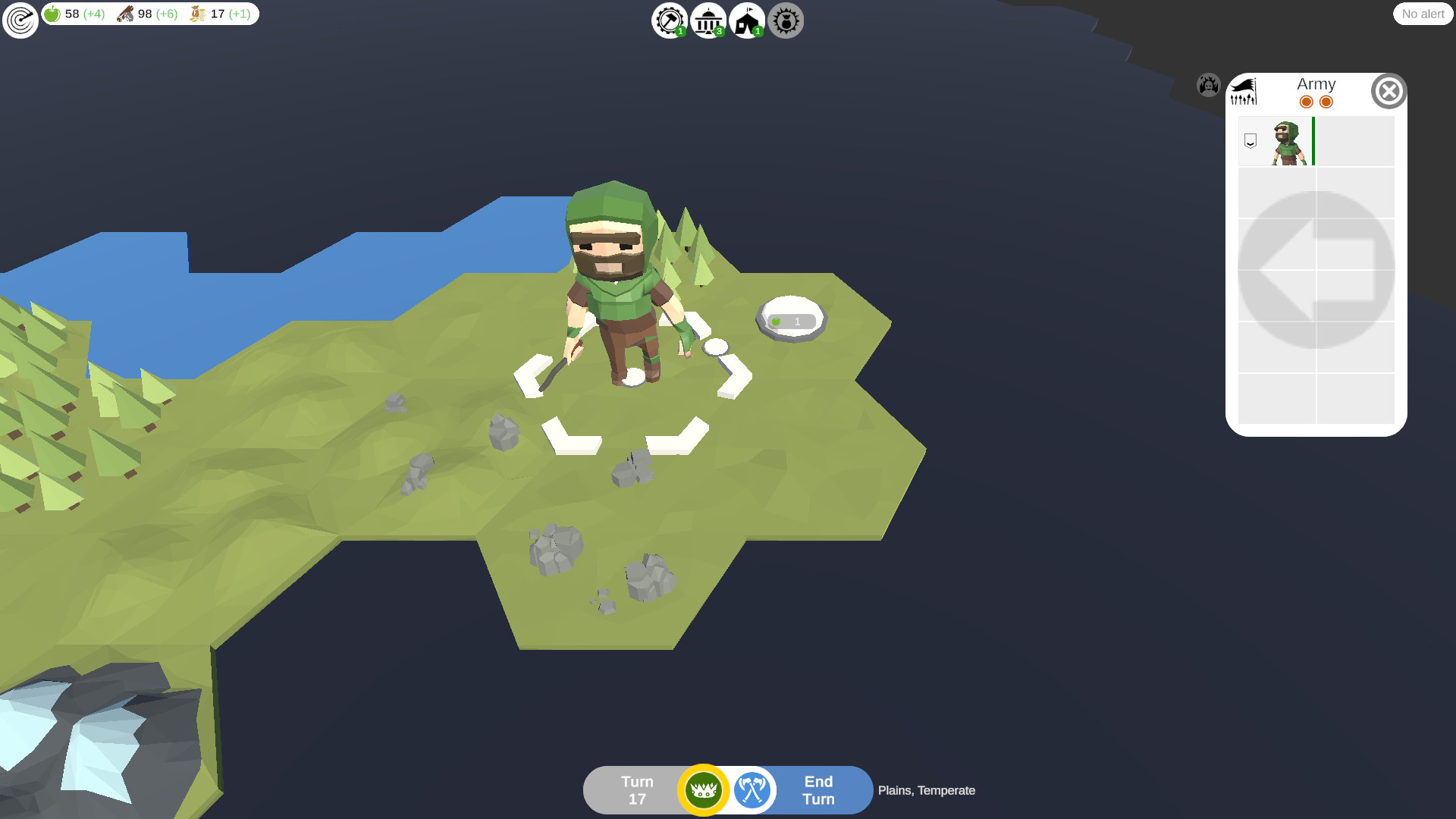
Task: Select the ranger unit thumbnail in Army panel
Action: coord(1287,142)
